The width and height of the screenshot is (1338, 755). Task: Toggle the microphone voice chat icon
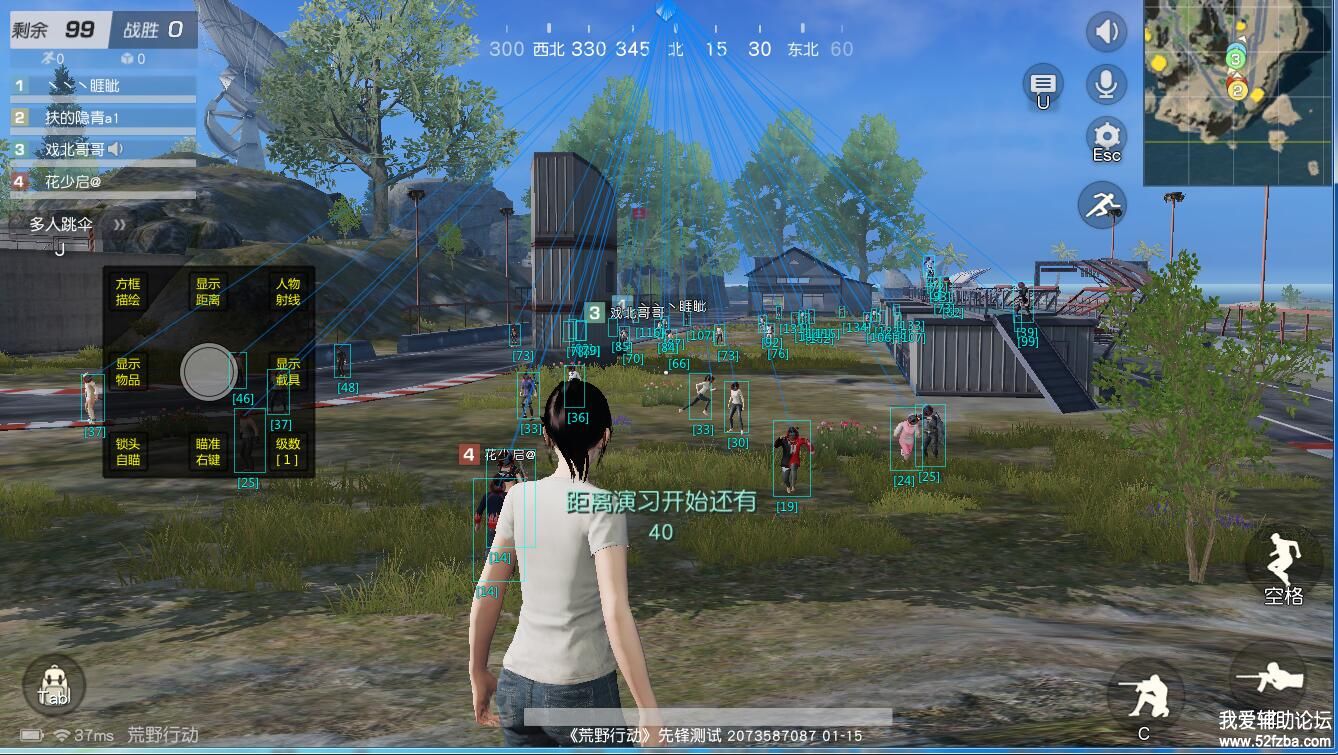(1105, 84)
